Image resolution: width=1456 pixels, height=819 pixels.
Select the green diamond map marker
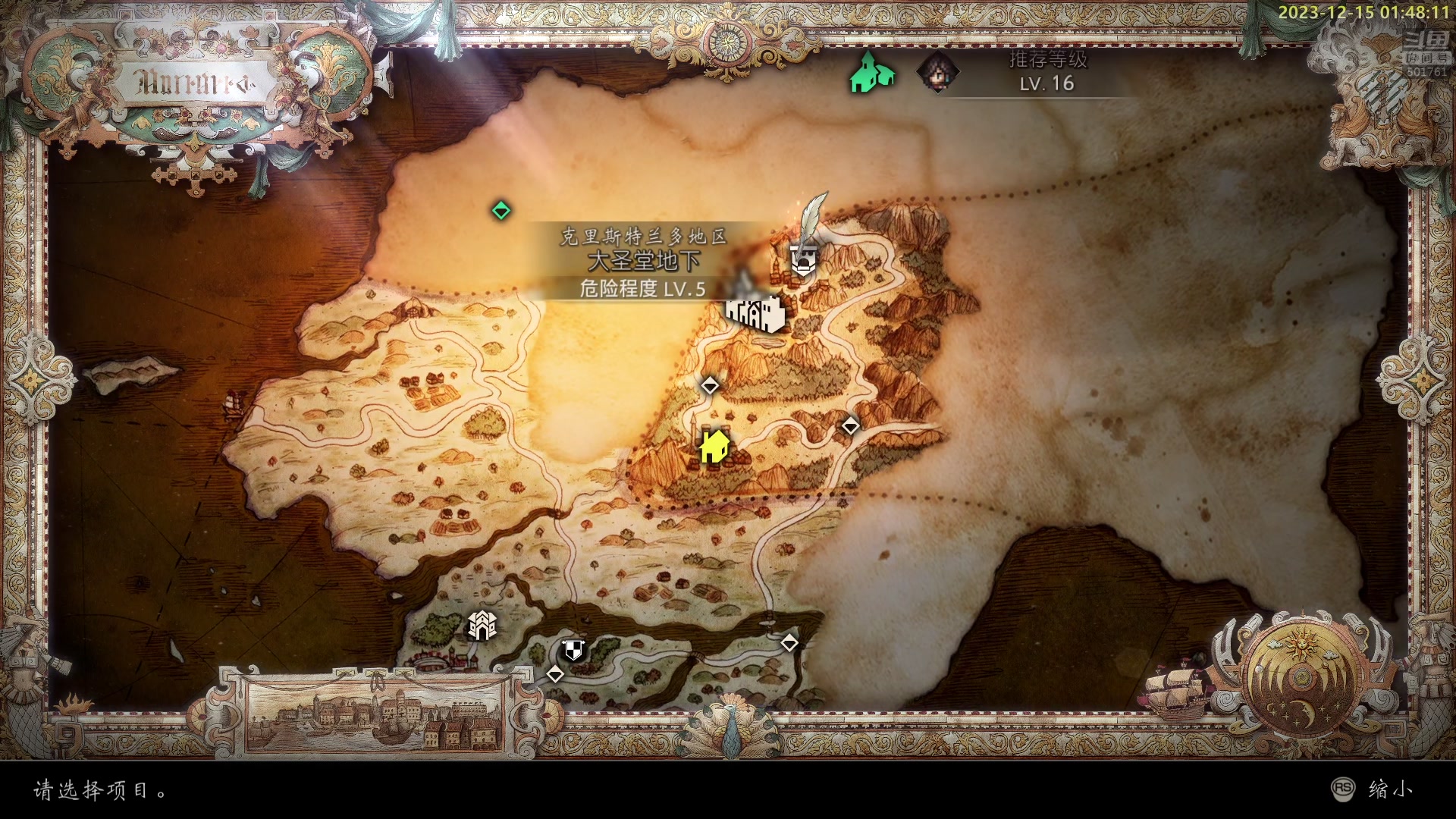500,210
